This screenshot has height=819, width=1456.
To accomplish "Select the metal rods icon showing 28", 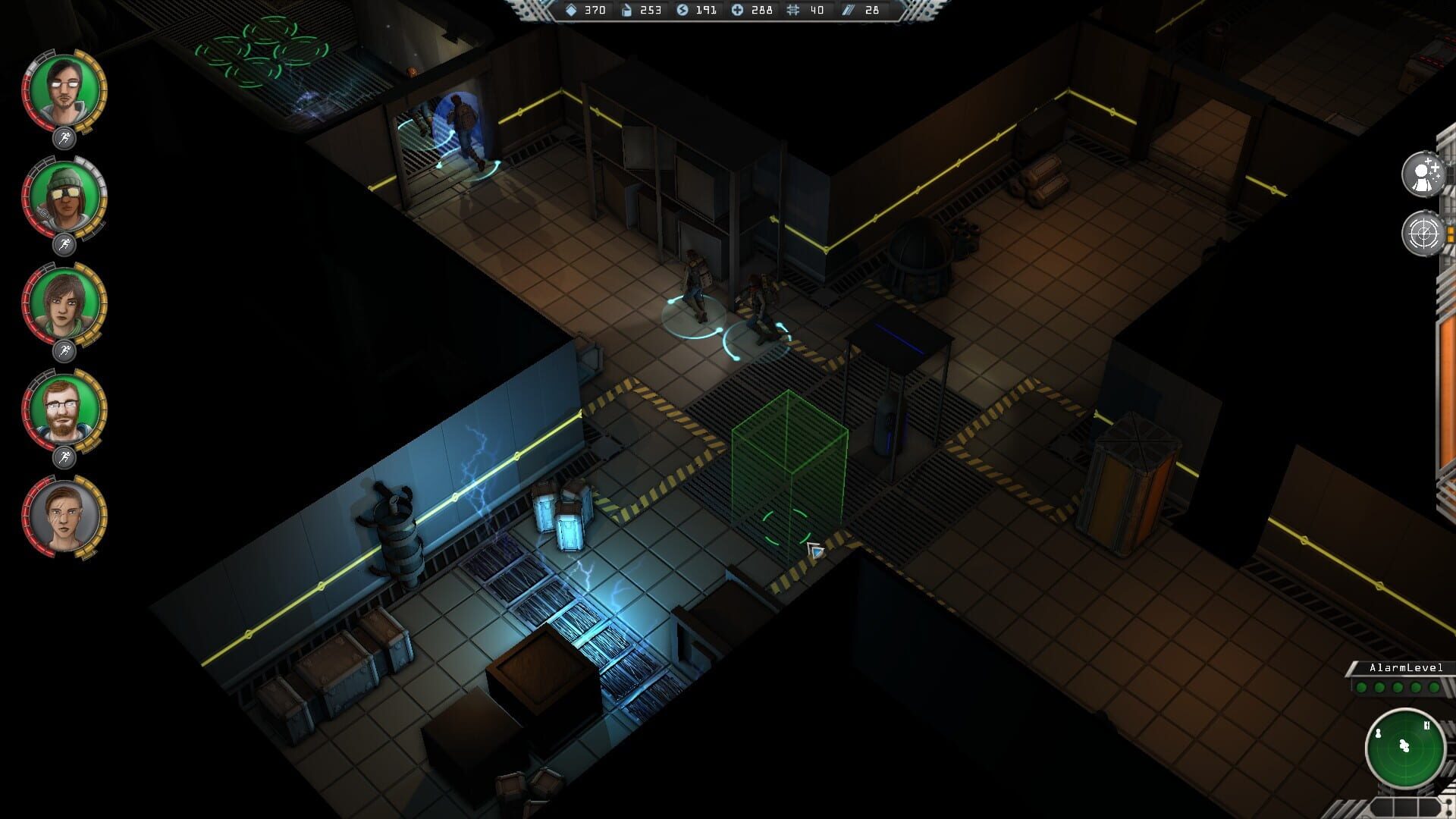I will 848,11.
